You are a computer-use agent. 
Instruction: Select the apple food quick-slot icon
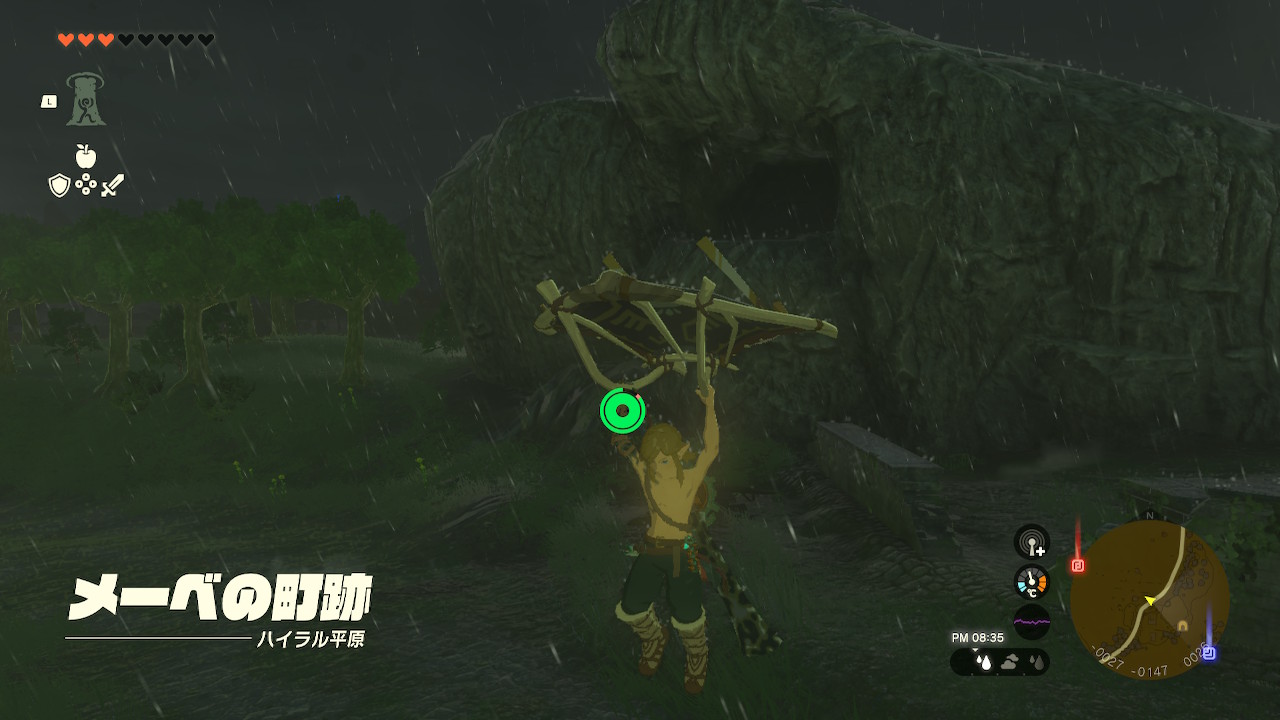(x=86, y=156)
